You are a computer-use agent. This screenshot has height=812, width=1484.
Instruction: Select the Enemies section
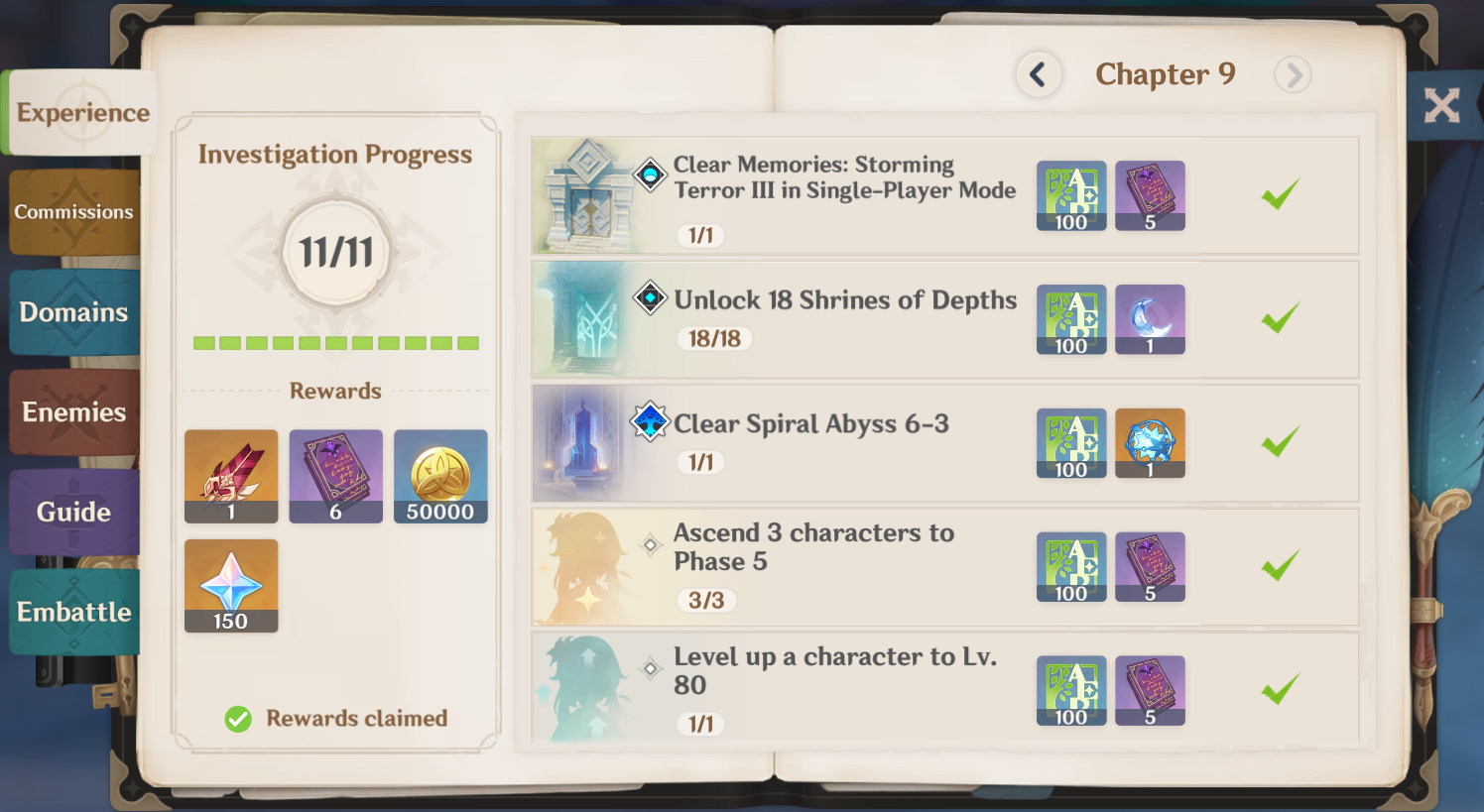click(x=72, y=411)
